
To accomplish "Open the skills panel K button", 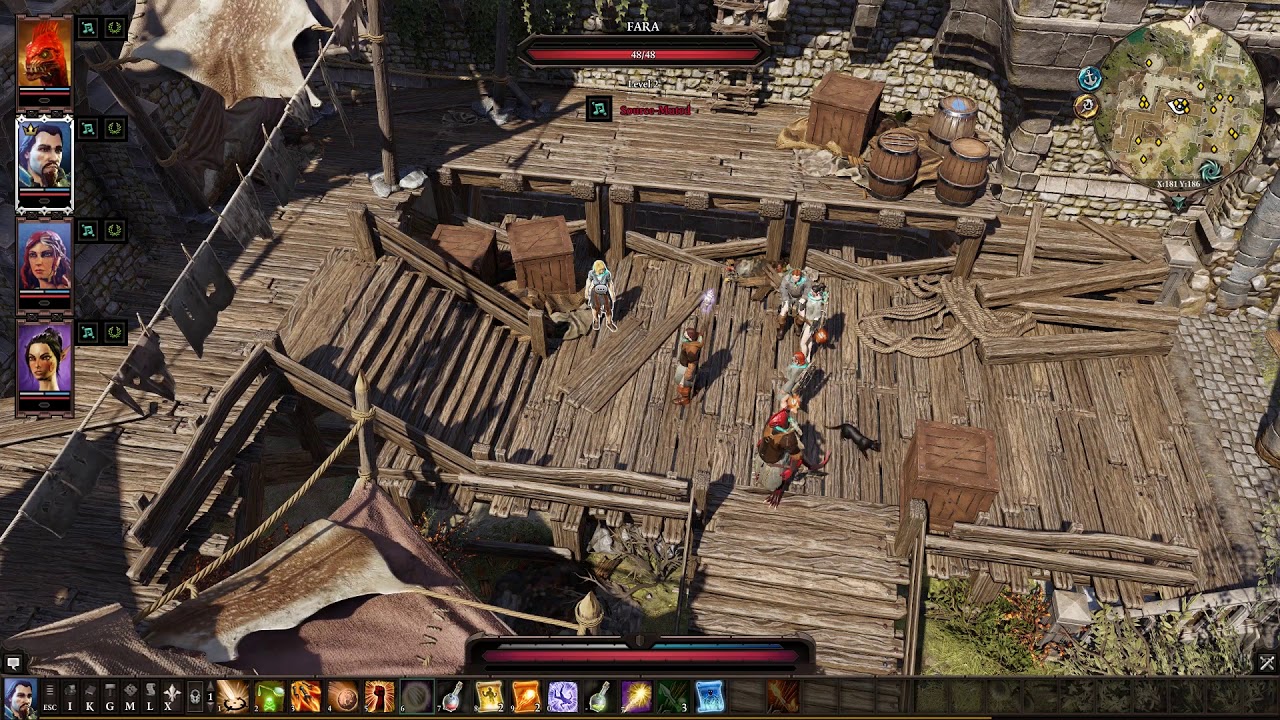I will [90, 696].
